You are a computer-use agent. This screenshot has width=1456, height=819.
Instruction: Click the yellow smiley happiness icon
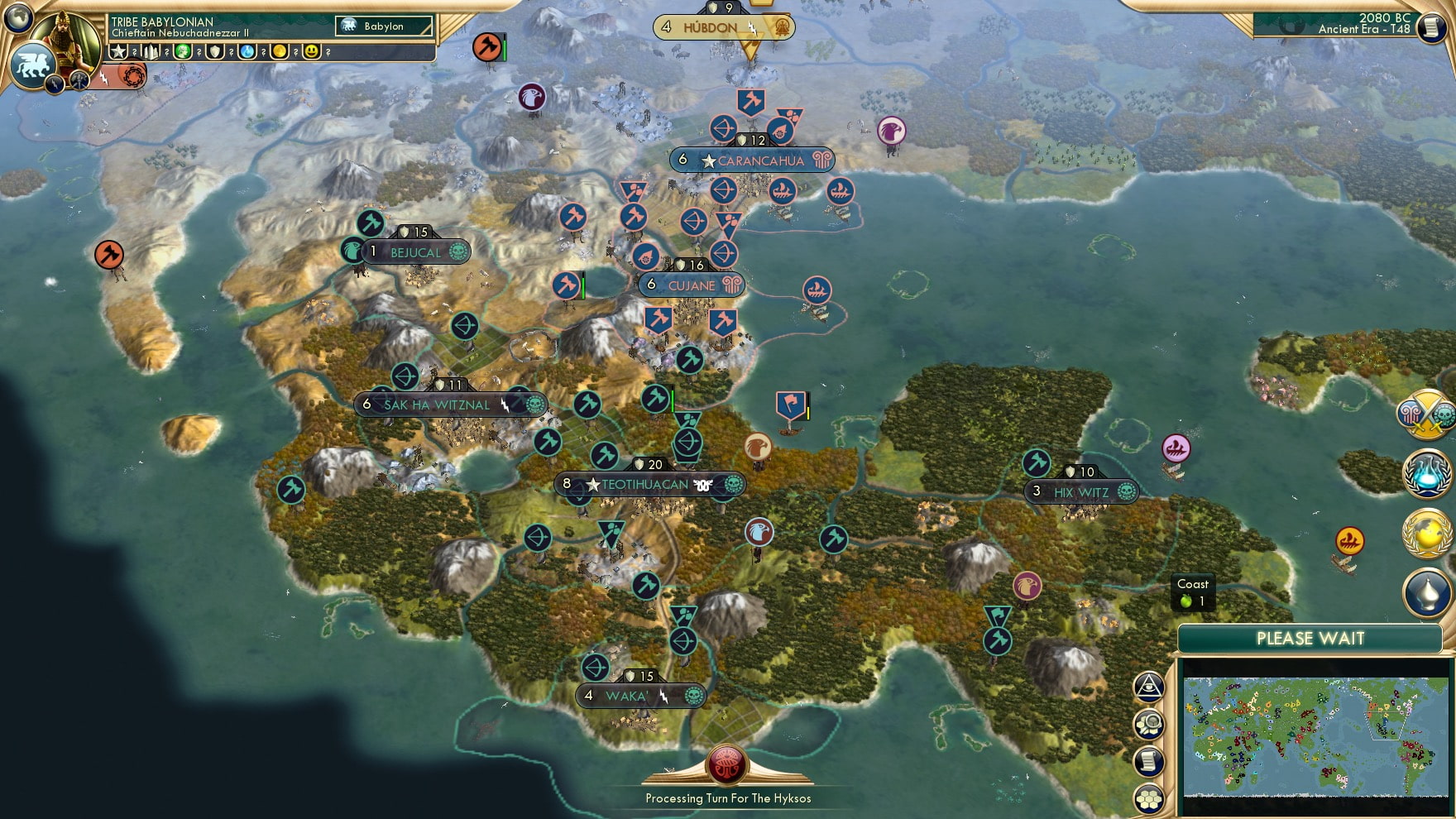[x=312, y=51]
